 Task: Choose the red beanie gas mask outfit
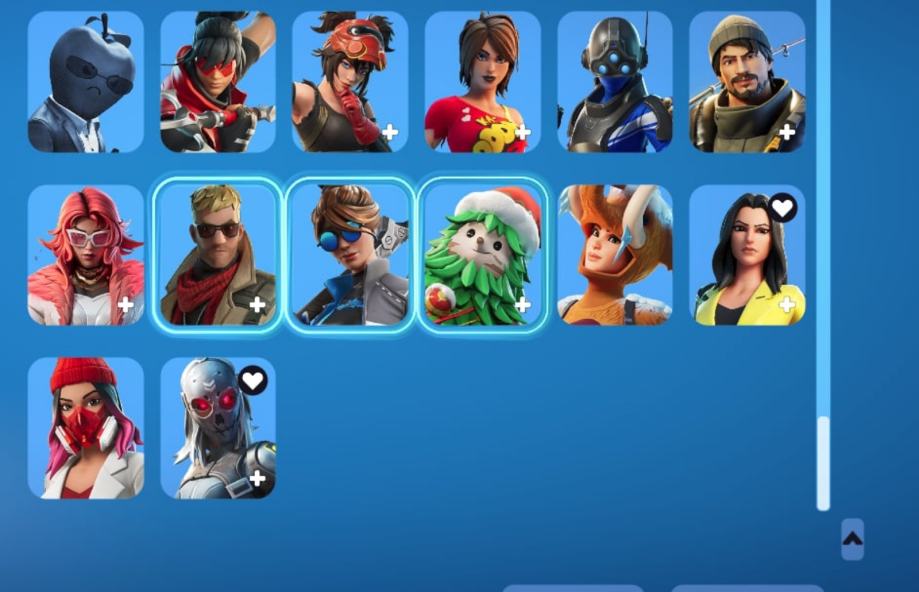[x=86, y=428]
